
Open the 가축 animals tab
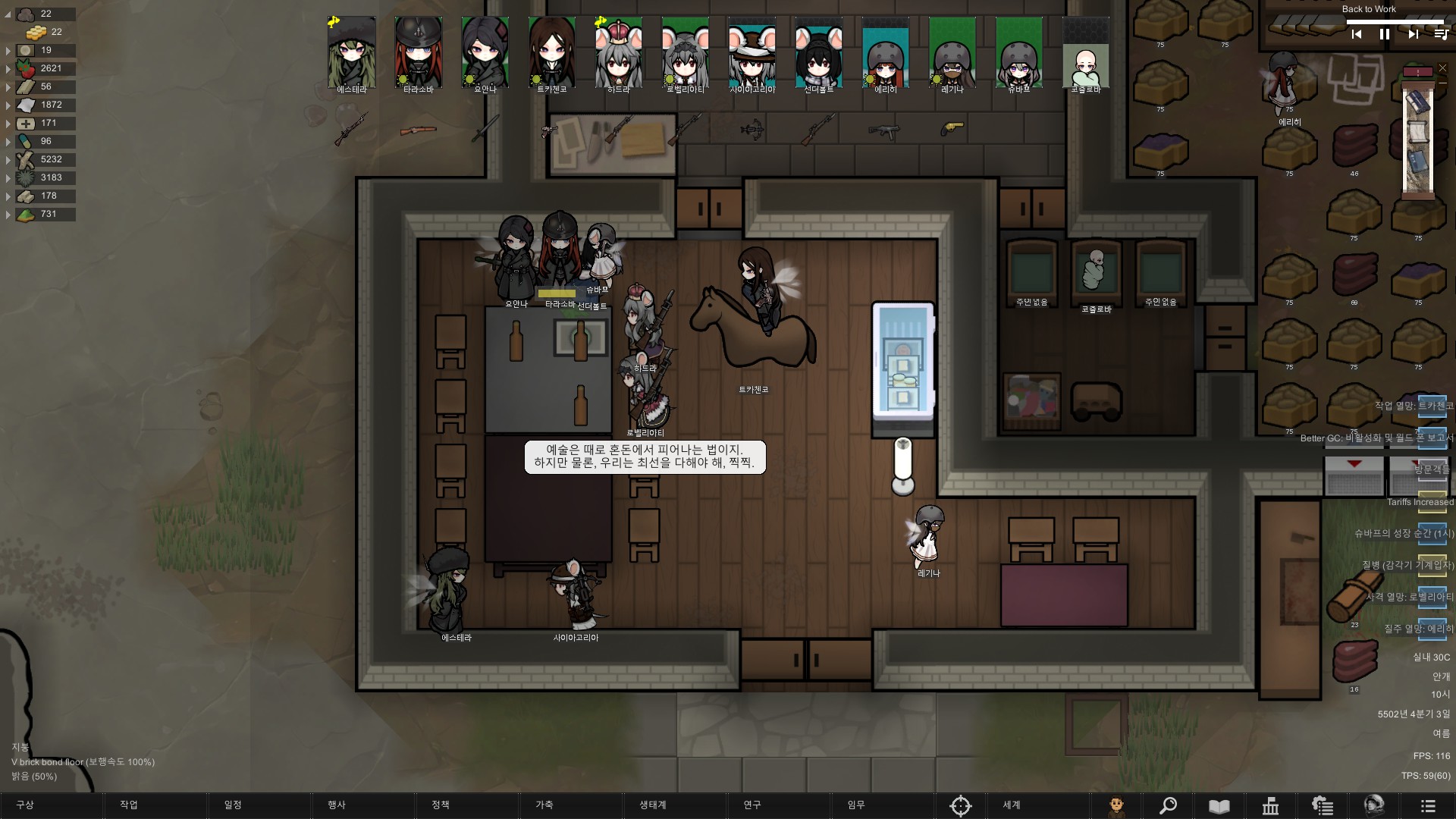(544, 805)
